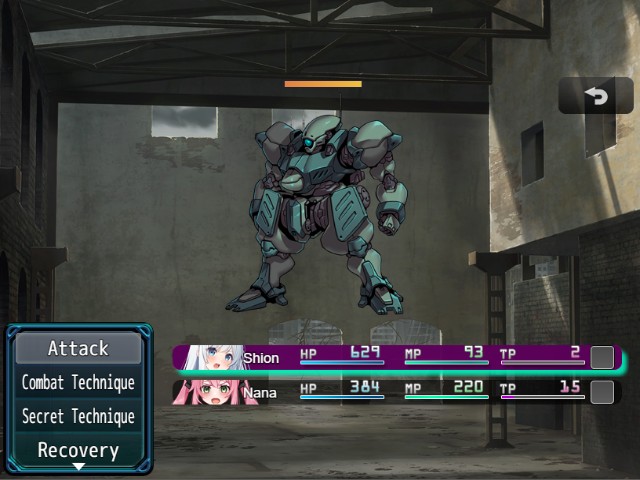This screenshot has height=480, width=640.
Task: Click the square box beside Nana's TP
Action: click(602, 391)
